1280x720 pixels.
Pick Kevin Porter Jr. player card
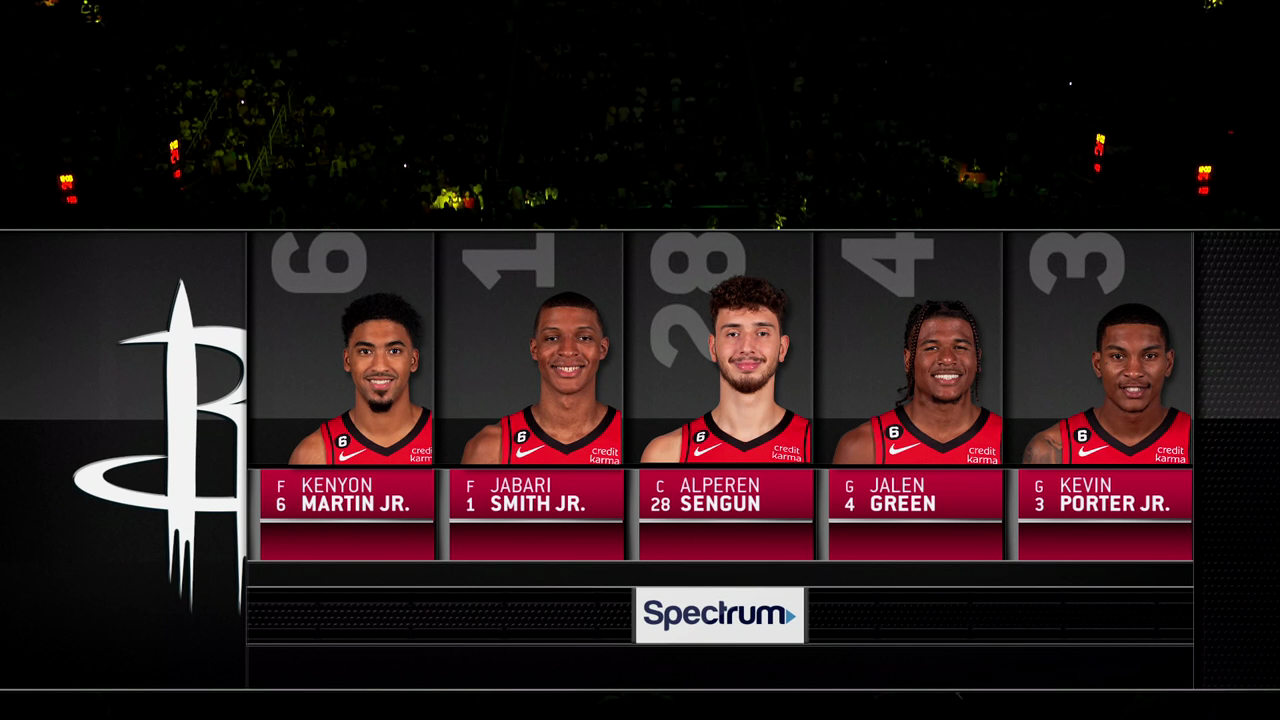coord(1103,395)
